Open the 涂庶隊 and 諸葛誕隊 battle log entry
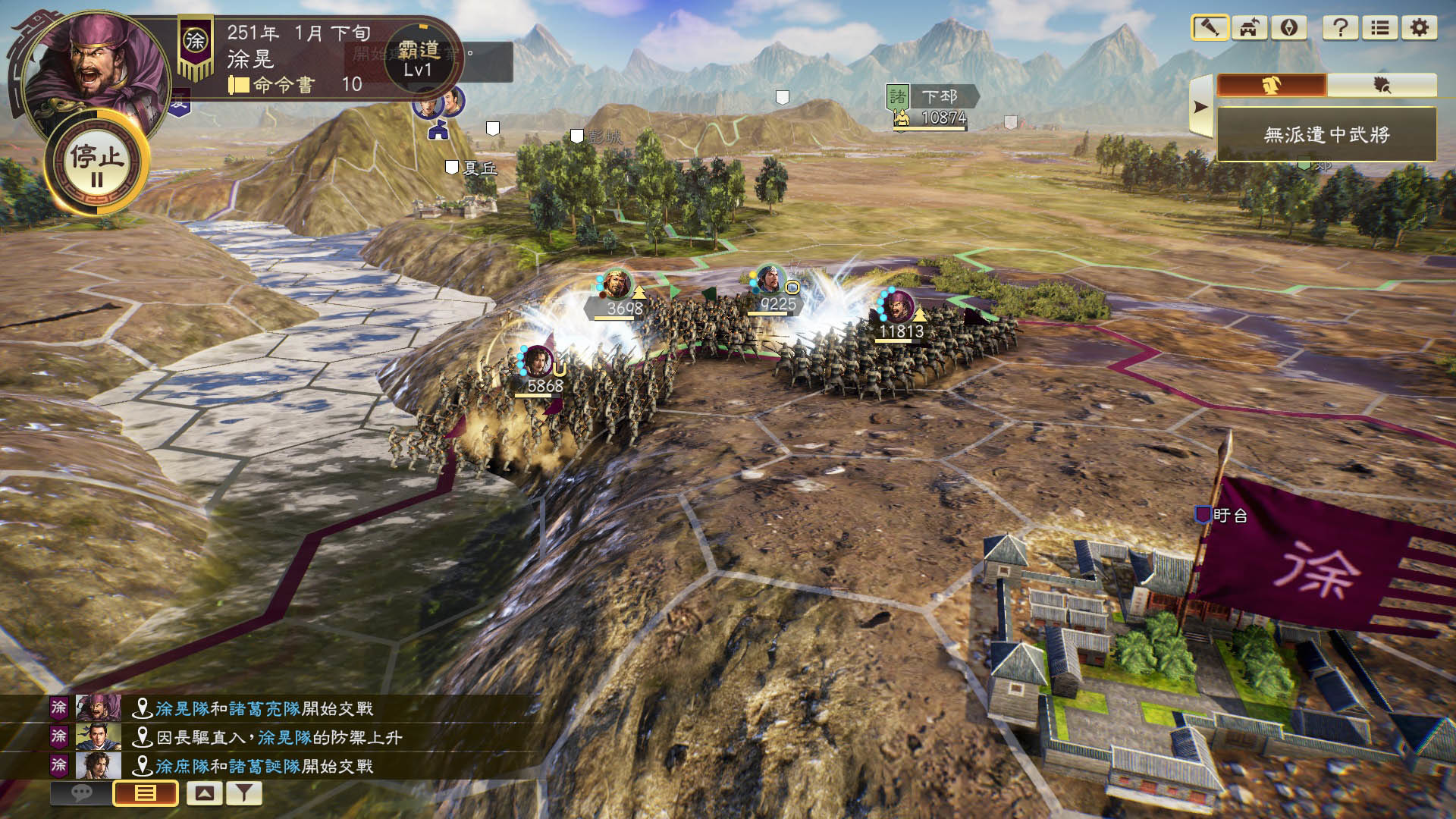 [x=264, y=766]
